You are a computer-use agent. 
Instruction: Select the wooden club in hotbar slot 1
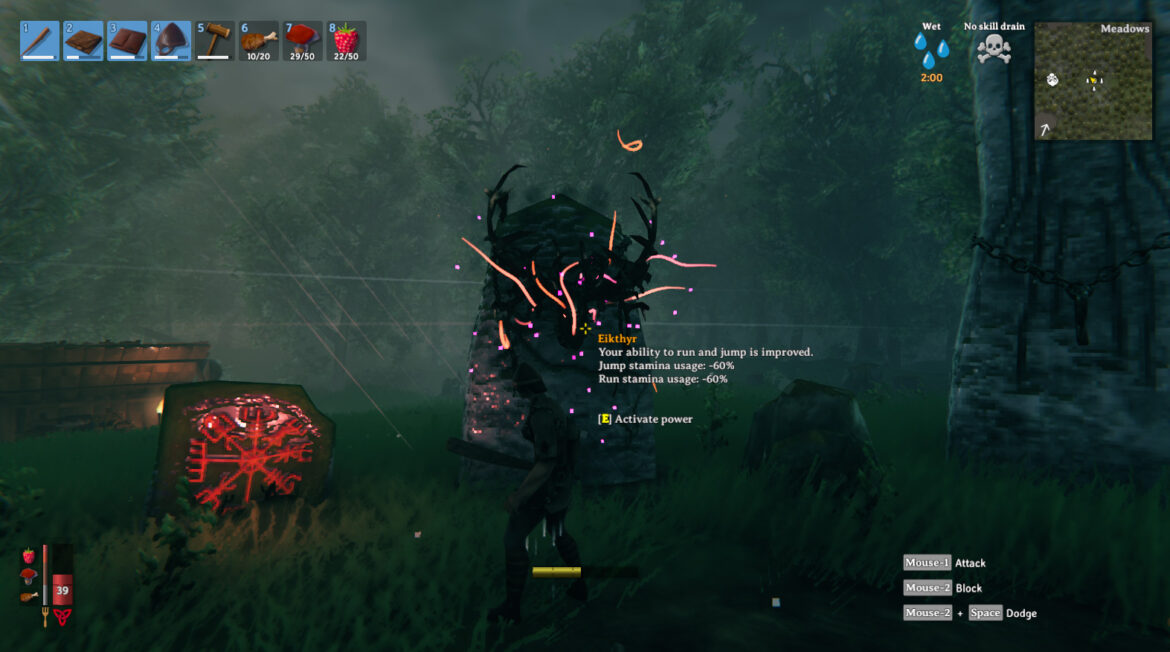(39, 41)
